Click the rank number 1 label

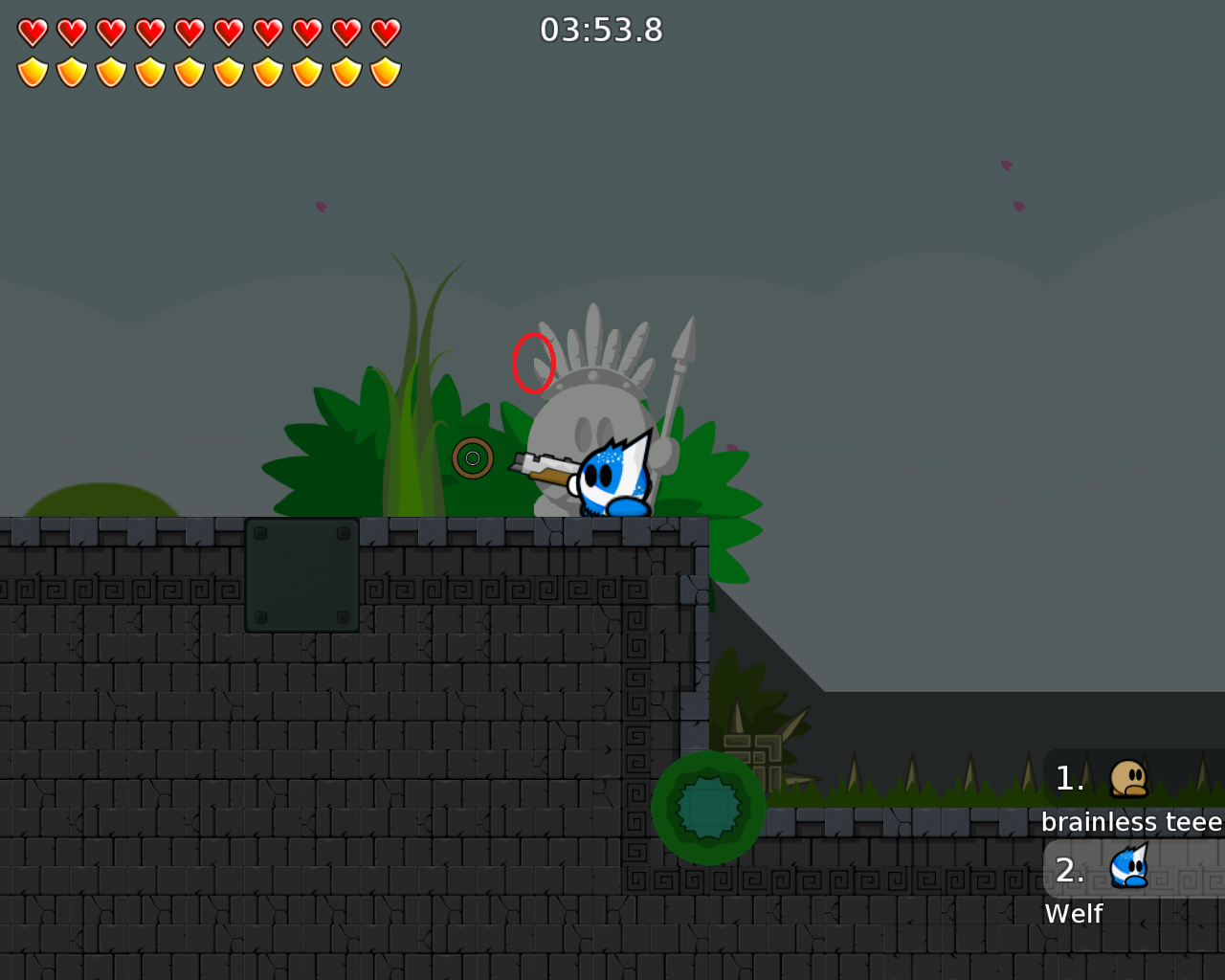pos(1069,778)
